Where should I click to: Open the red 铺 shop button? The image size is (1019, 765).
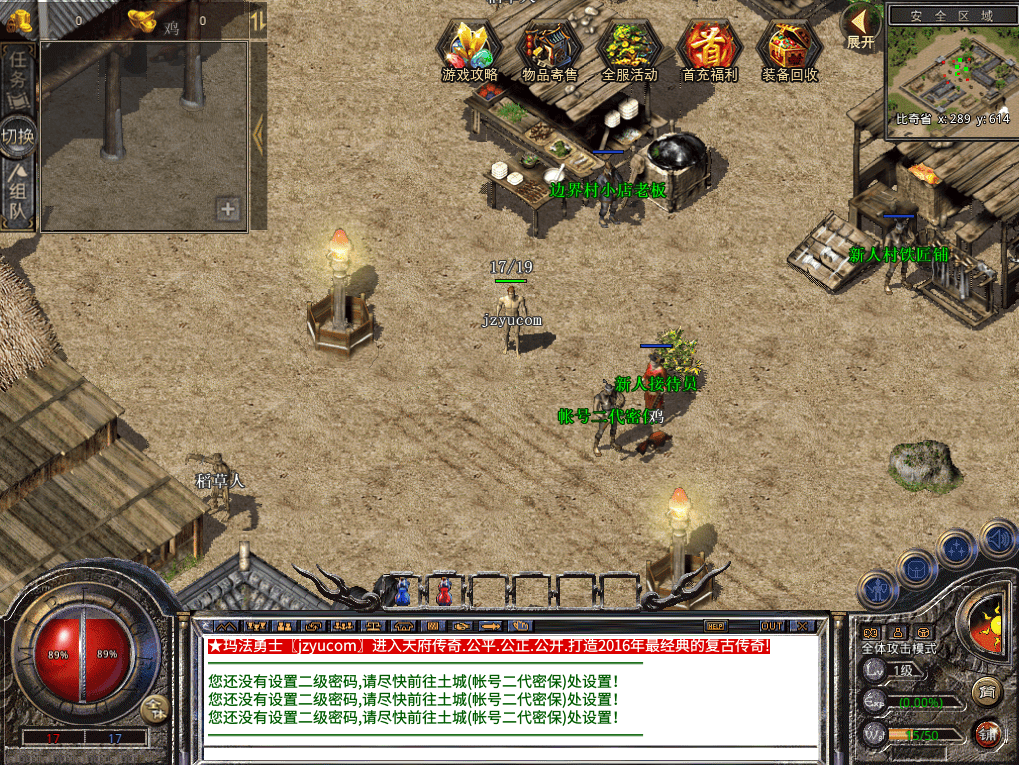[x=988, y=733]
